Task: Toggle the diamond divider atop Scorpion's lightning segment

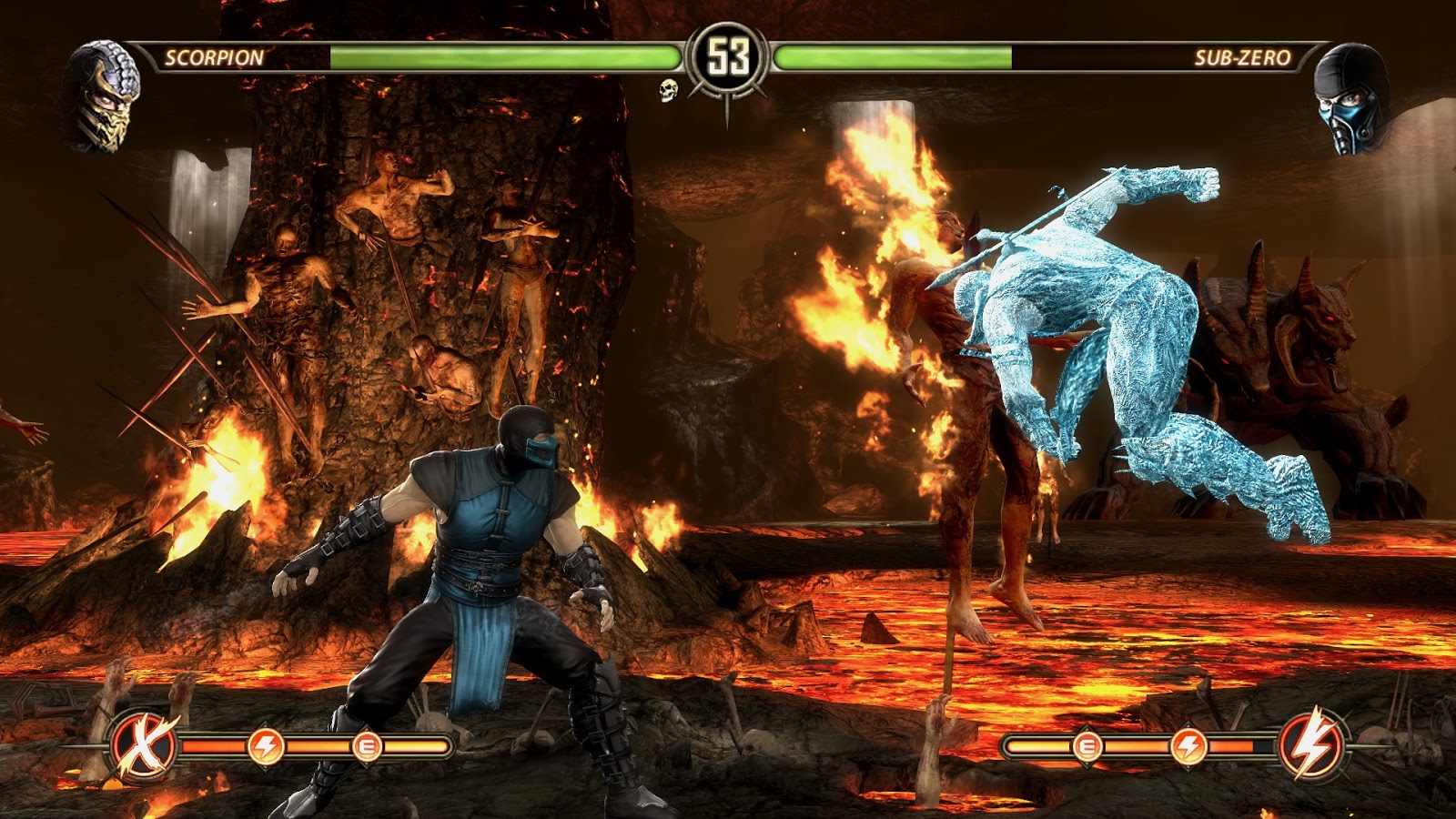Action: (x=266, y=725)
